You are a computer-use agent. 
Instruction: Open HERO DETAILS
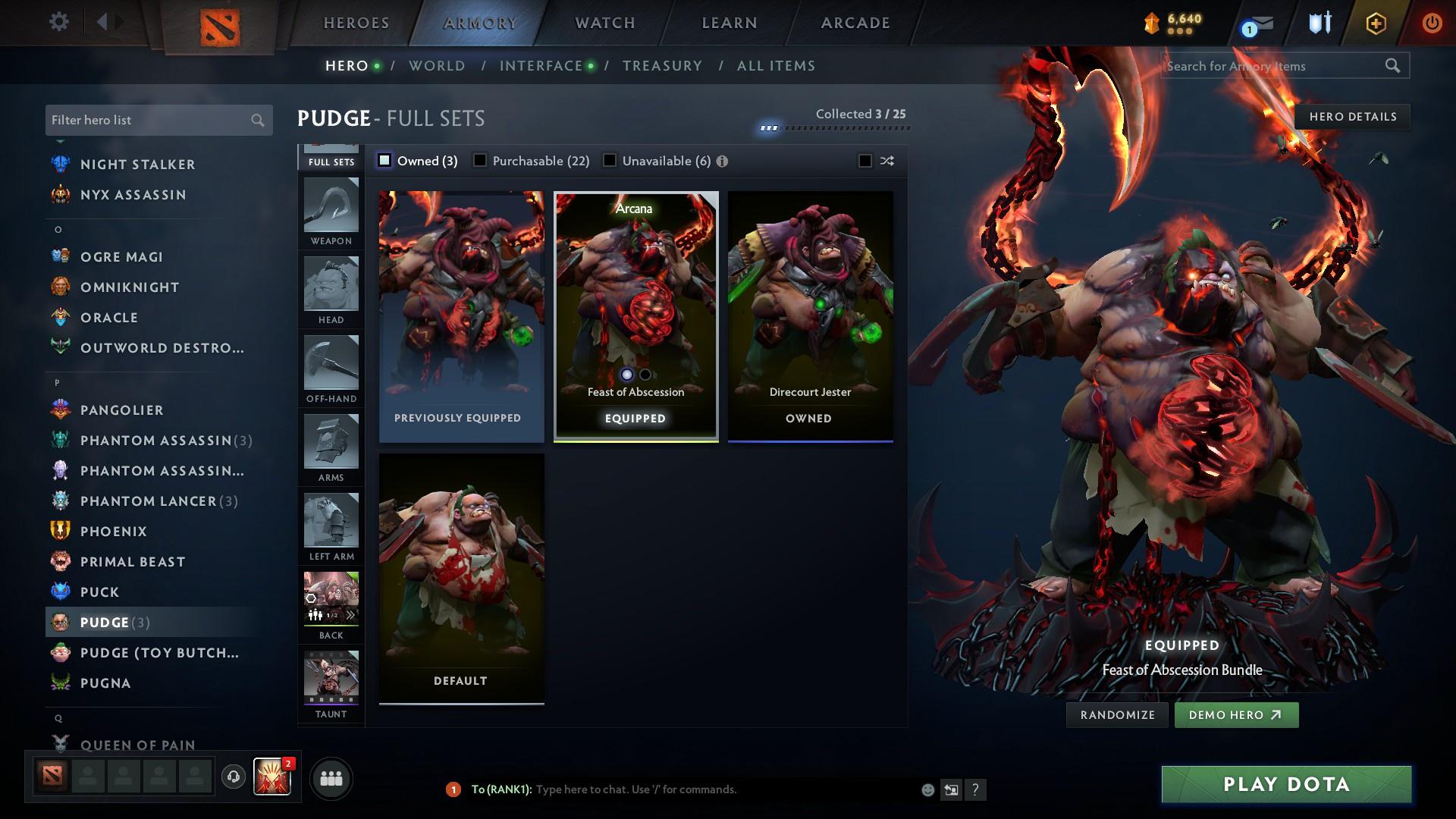coord(1352,116)
